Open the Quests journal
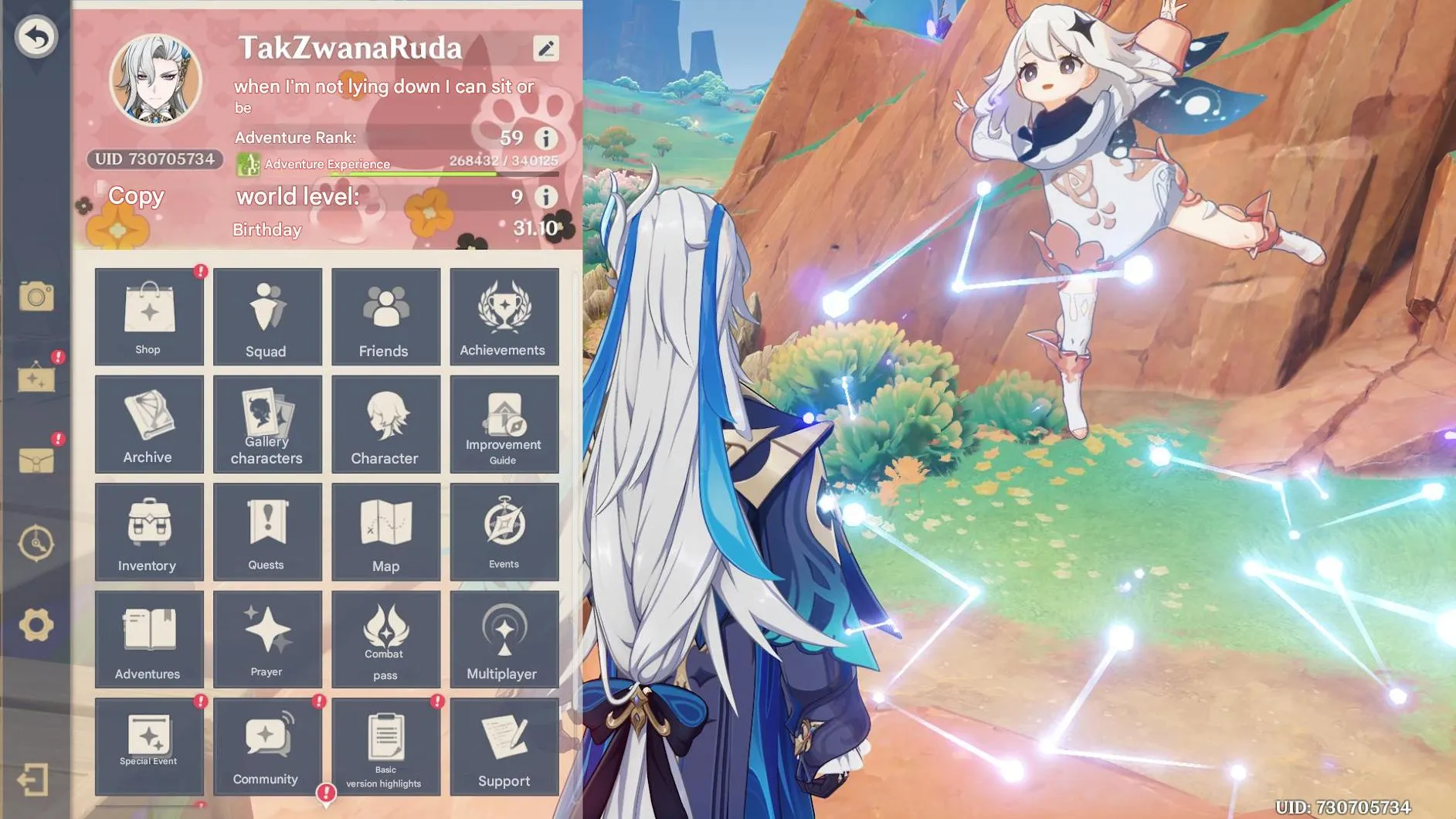 pos(266,532)
